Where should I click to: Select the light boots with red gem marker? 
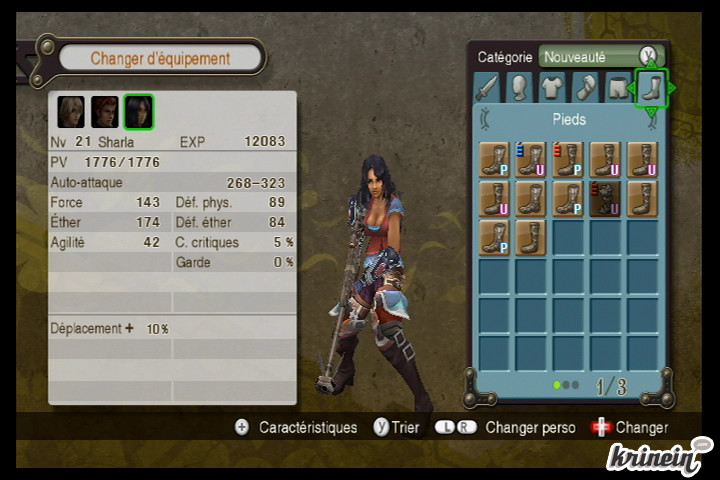(568, 159)
